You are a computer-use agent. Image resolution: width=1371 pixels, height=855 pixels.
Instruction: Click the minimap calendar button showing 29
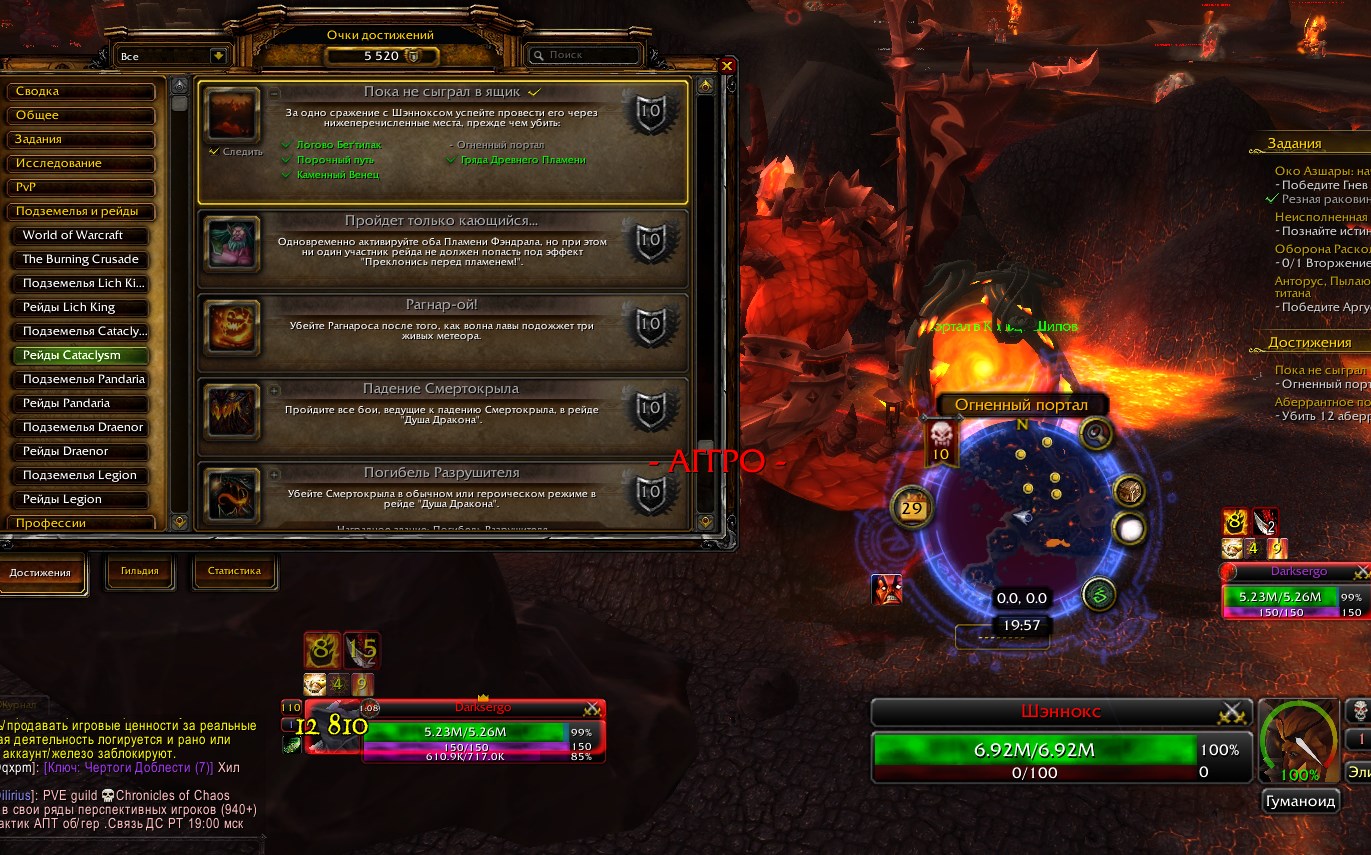coord(911,508)
